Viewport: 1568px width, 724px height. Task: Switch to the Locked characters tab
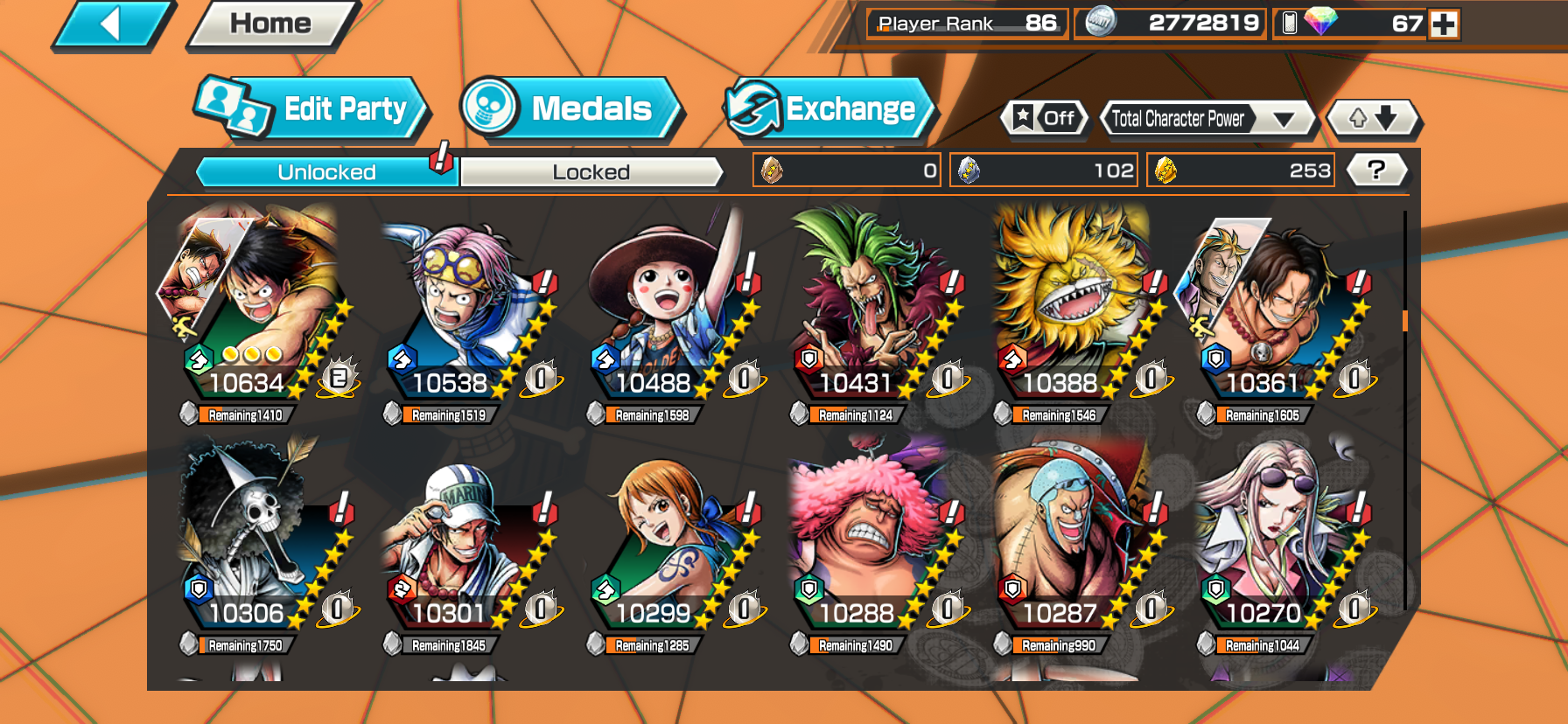point(591,172)
